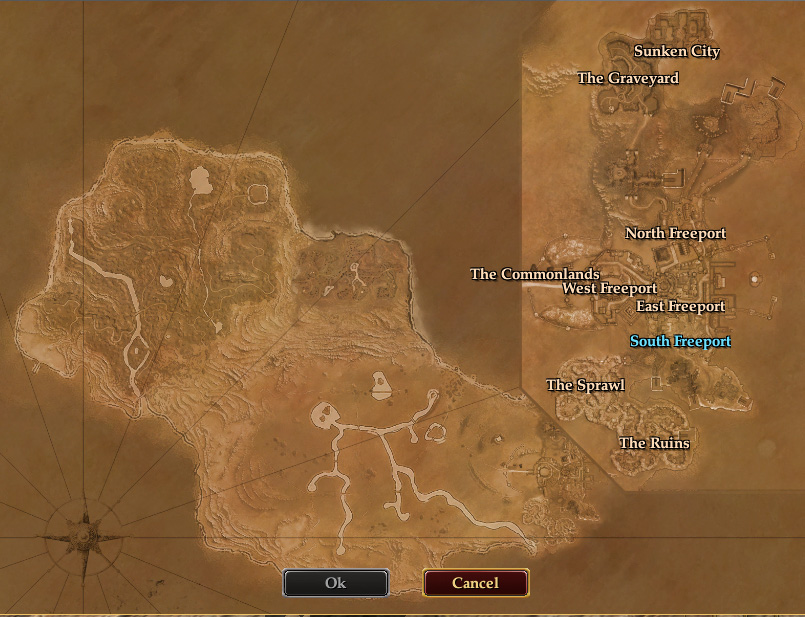Cancel the map travel selection
This screenshot has width=805, height=617.
[475, 583]
